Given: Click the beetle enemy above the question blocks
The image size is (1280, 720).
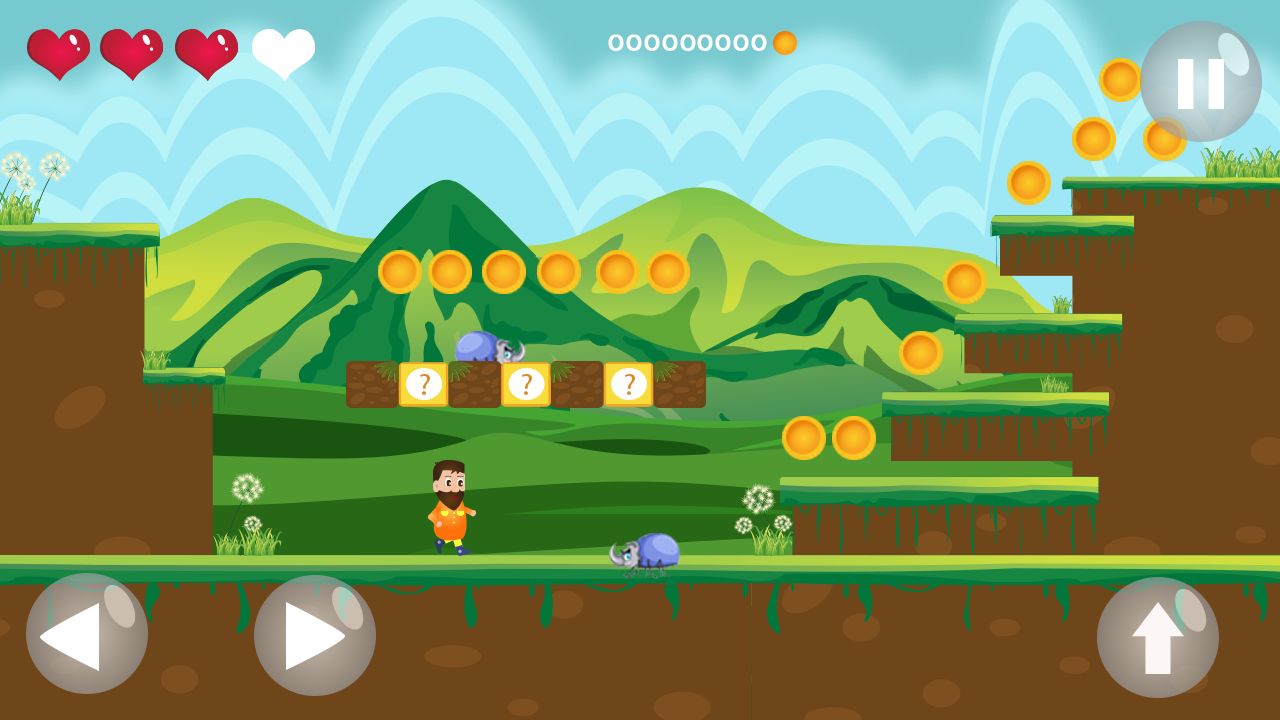Looking at the screenshot, I should [x=487, y=347].
